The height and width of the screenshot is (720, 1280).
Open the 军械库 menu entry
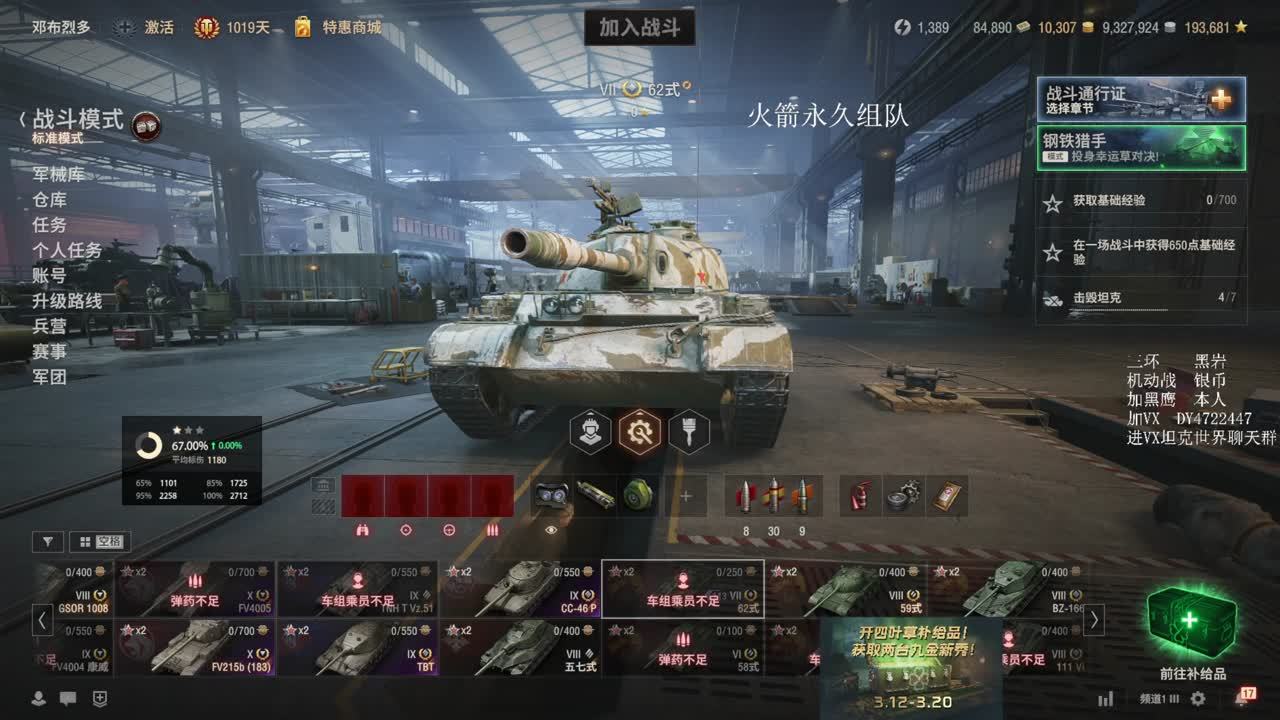[58, 175]
